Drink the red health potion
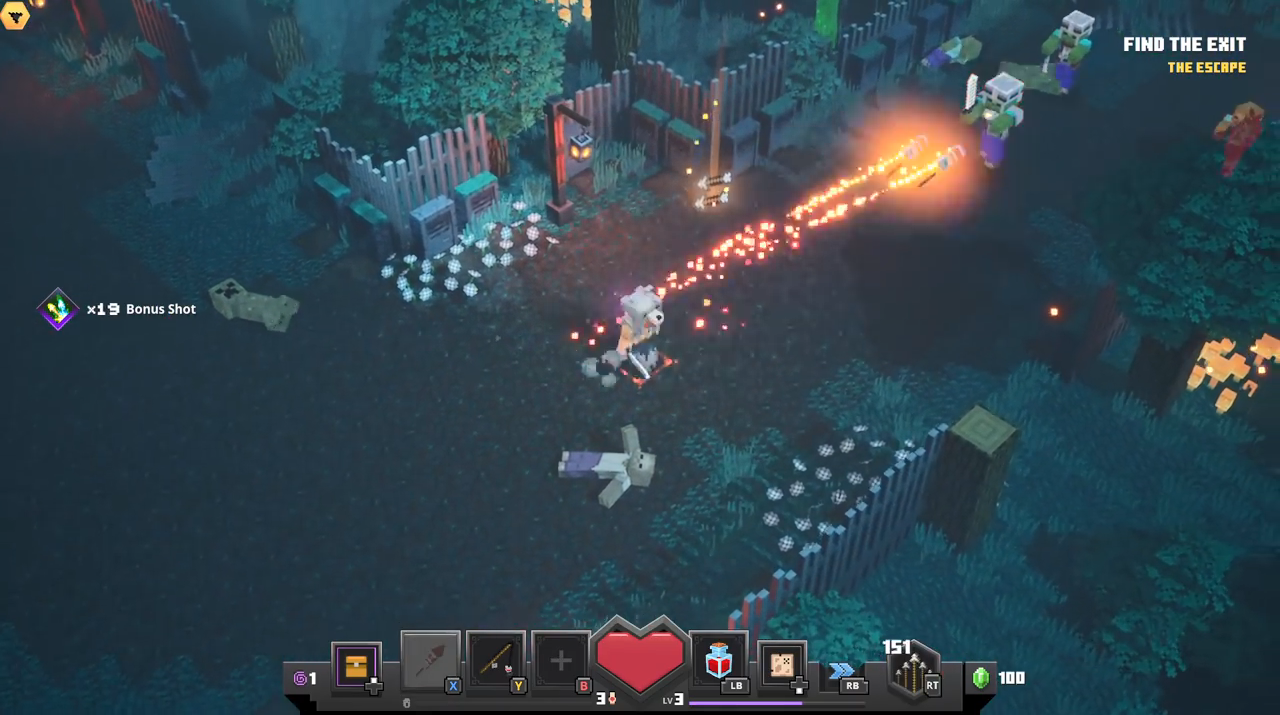 click(x=718, y=661)
